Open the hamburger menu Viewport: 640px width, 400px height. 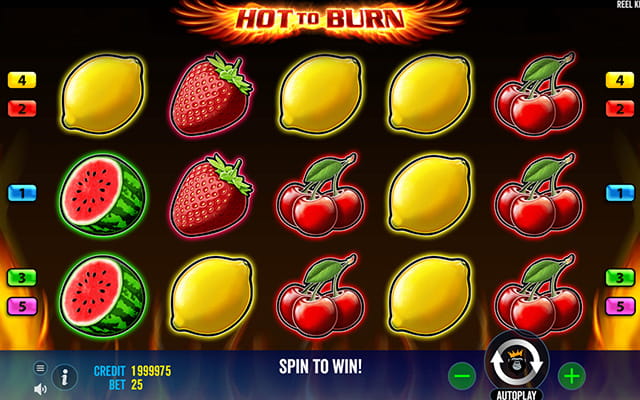tap(41, 368)
